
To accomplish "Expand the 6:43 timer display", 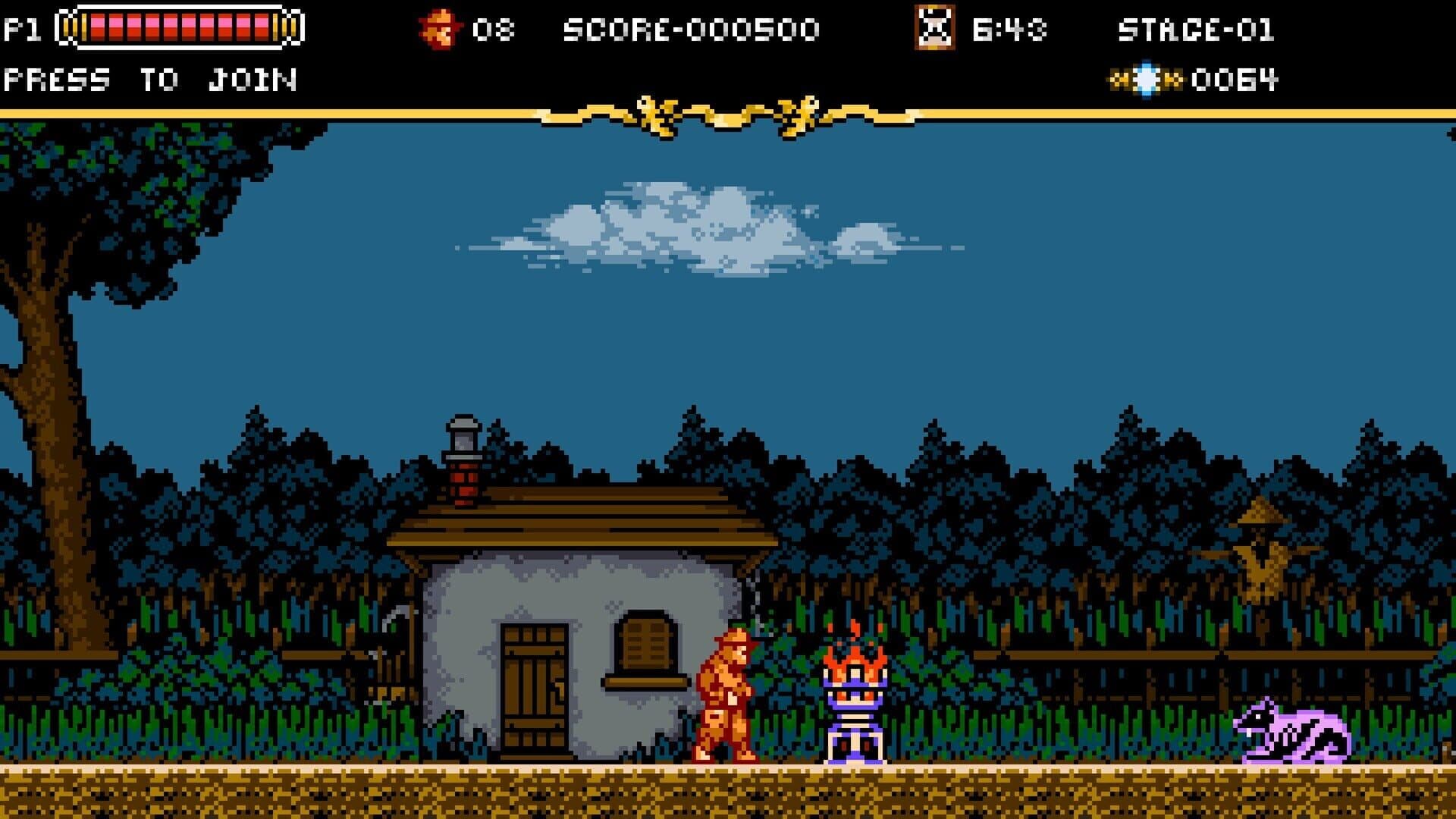I will pyautogui.click(x=1009, y=27).
